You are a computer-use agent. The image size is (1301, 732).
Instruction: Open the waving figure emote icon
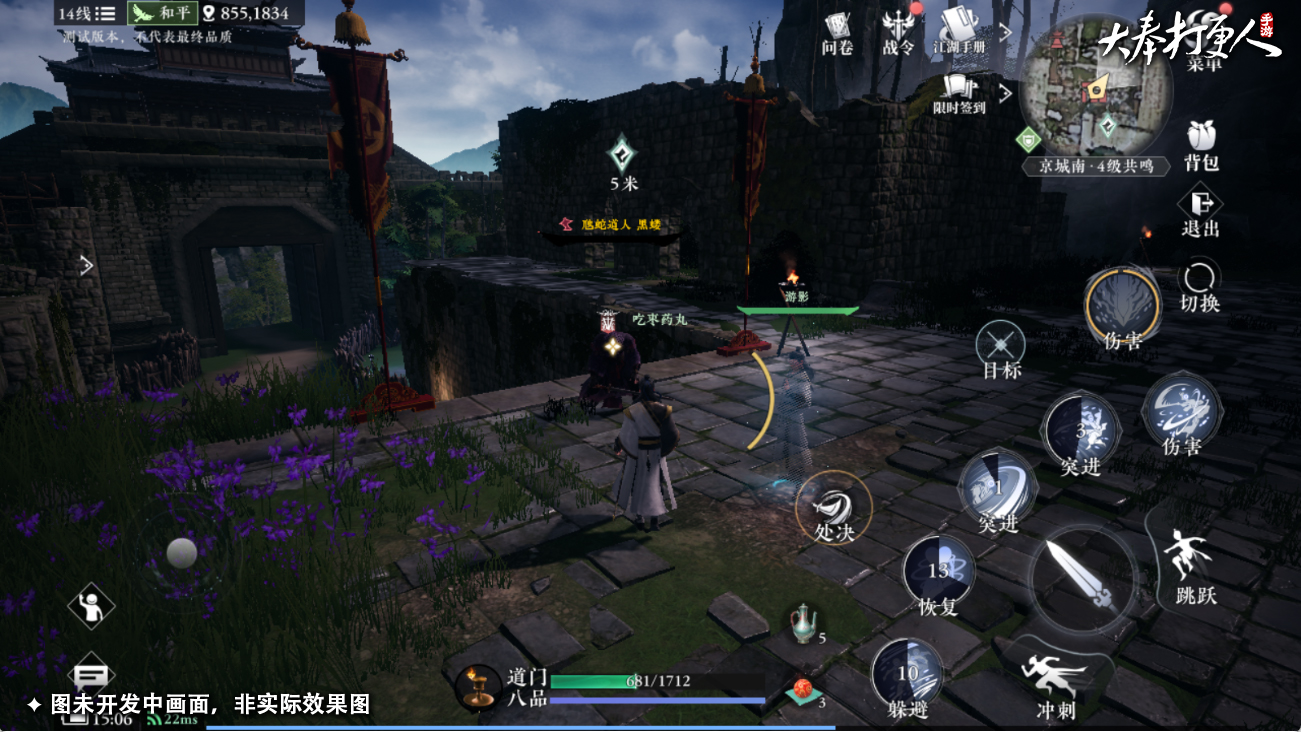pos(91,605)
